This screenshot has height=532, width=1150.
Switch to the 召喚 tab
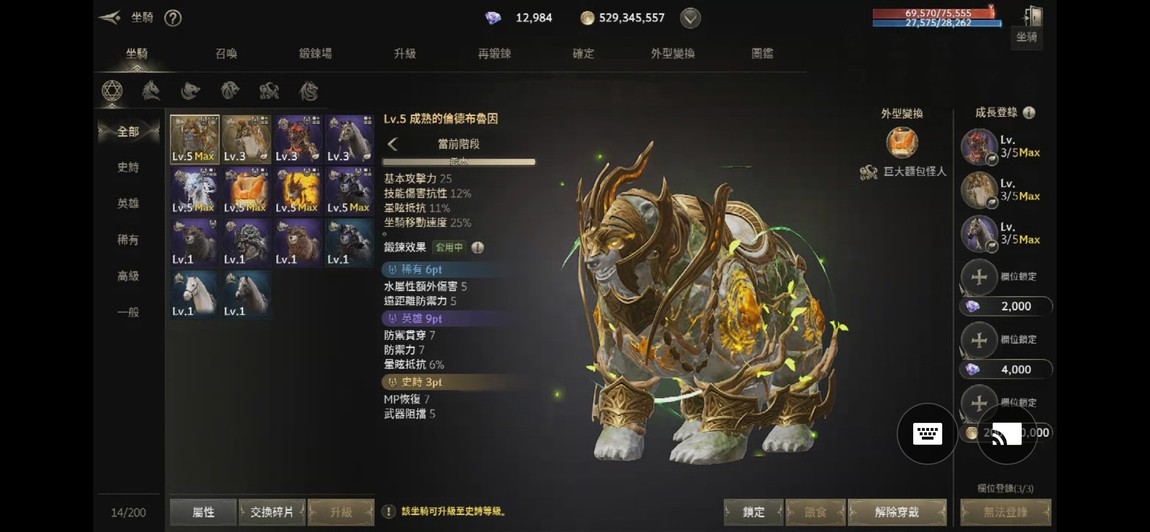coord(226,53)
